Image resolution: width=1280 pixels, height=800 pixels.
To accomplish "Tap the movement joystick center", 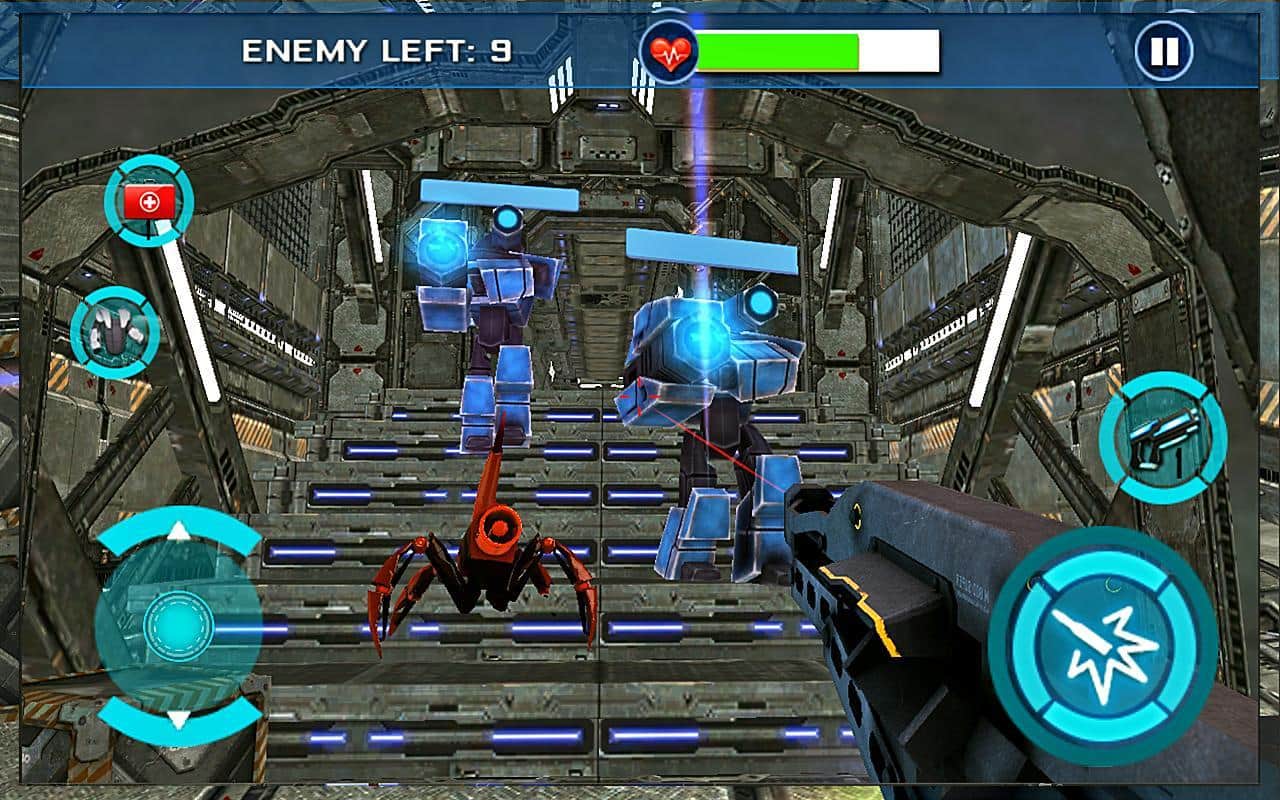I will click(179, 626).
